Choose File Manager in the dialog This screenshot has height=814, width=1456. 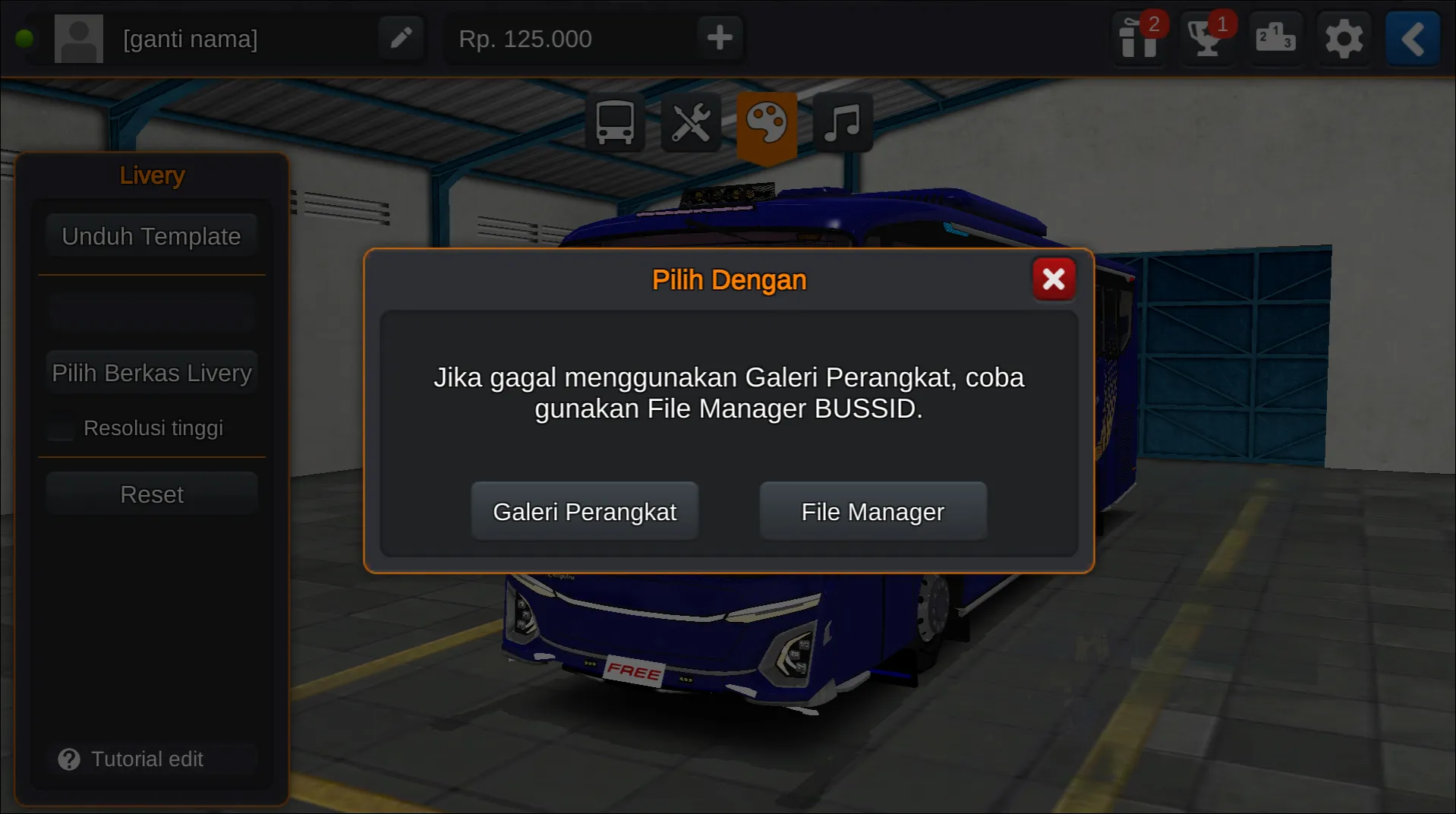(x=872, y=511)
